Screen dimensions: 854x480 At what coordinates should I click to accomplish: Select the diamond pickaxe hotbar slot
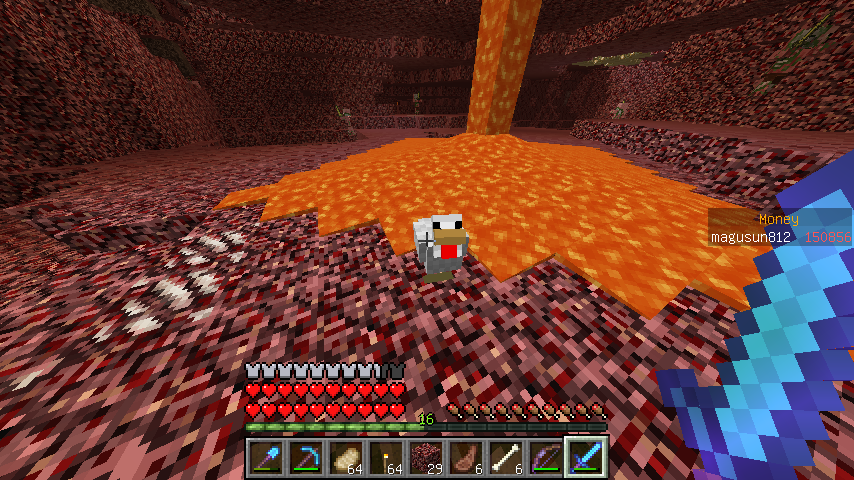click(306, 458)
